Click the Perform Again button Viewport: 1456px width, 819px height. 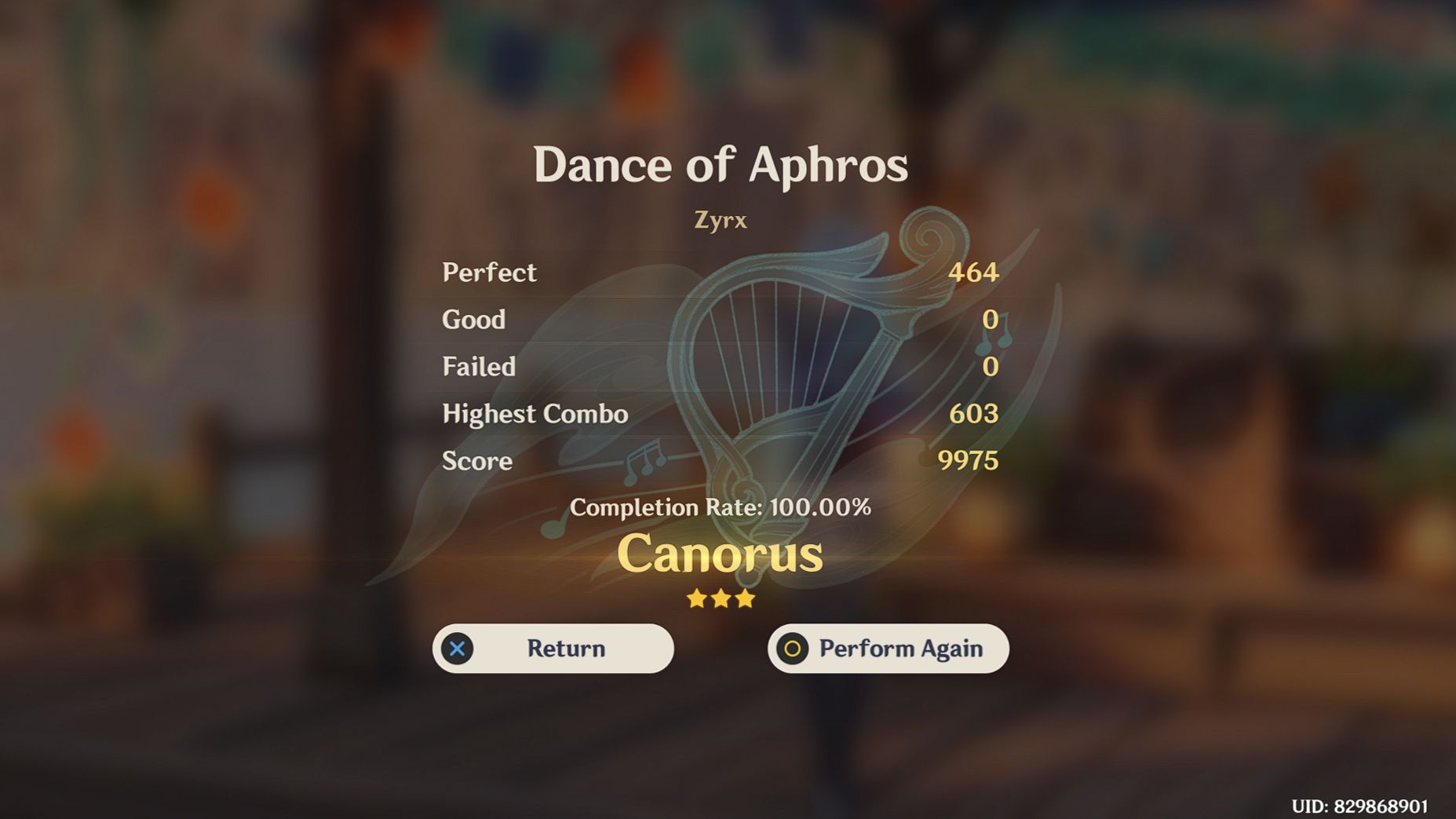point(888,649)
